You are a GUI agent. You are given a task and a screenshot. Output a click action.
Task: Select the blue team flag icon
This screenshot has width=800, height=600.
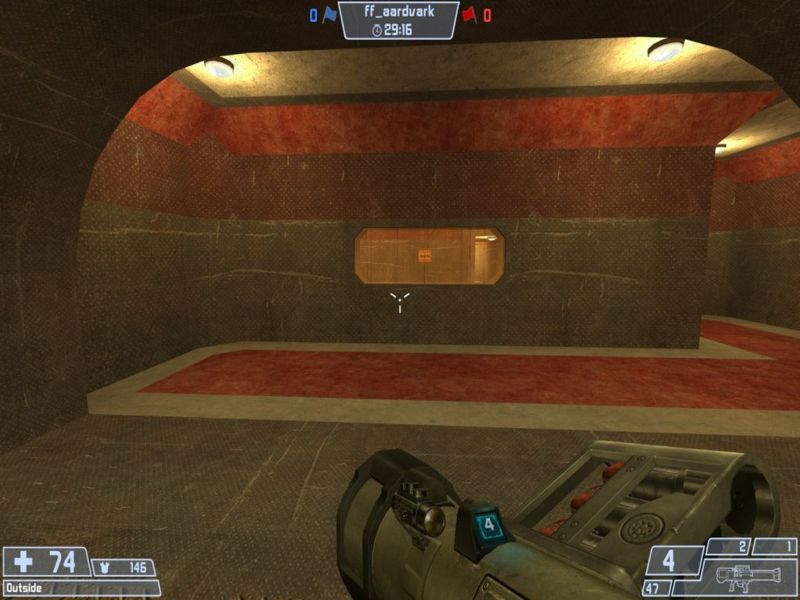pos(329,15)
